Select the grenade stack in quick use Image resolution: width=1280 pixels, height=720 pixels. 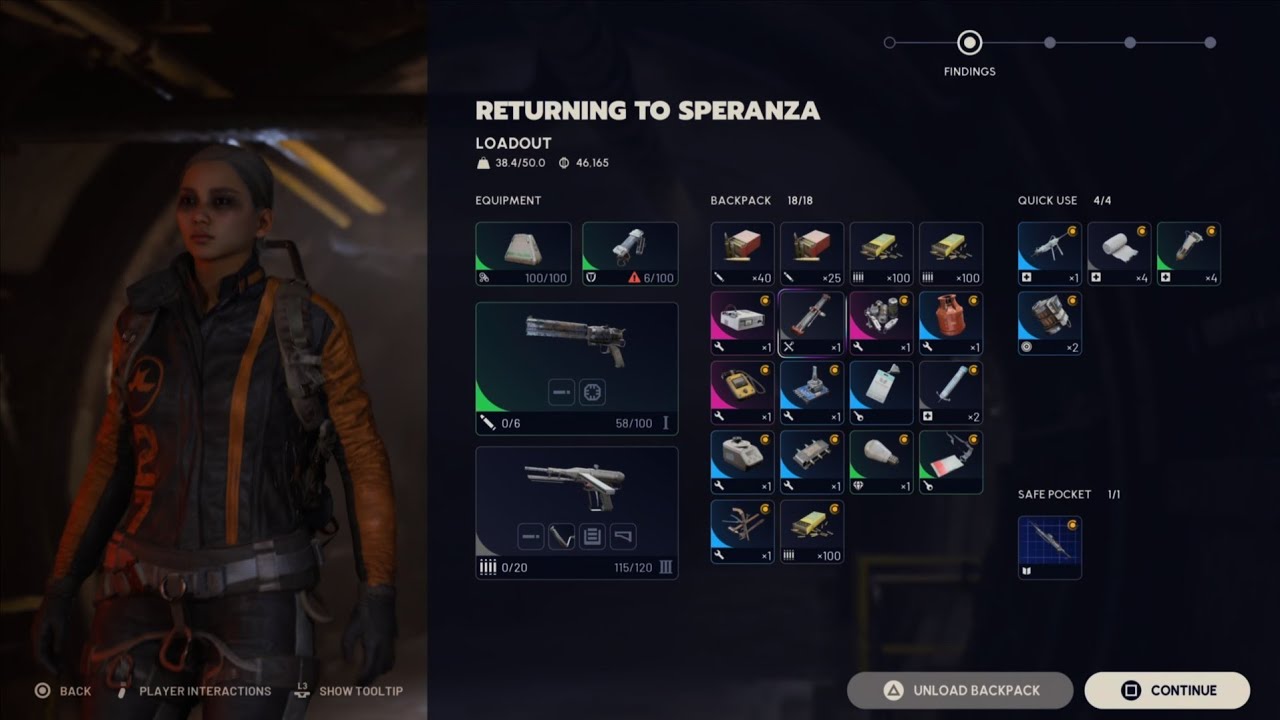[1049, 323]
